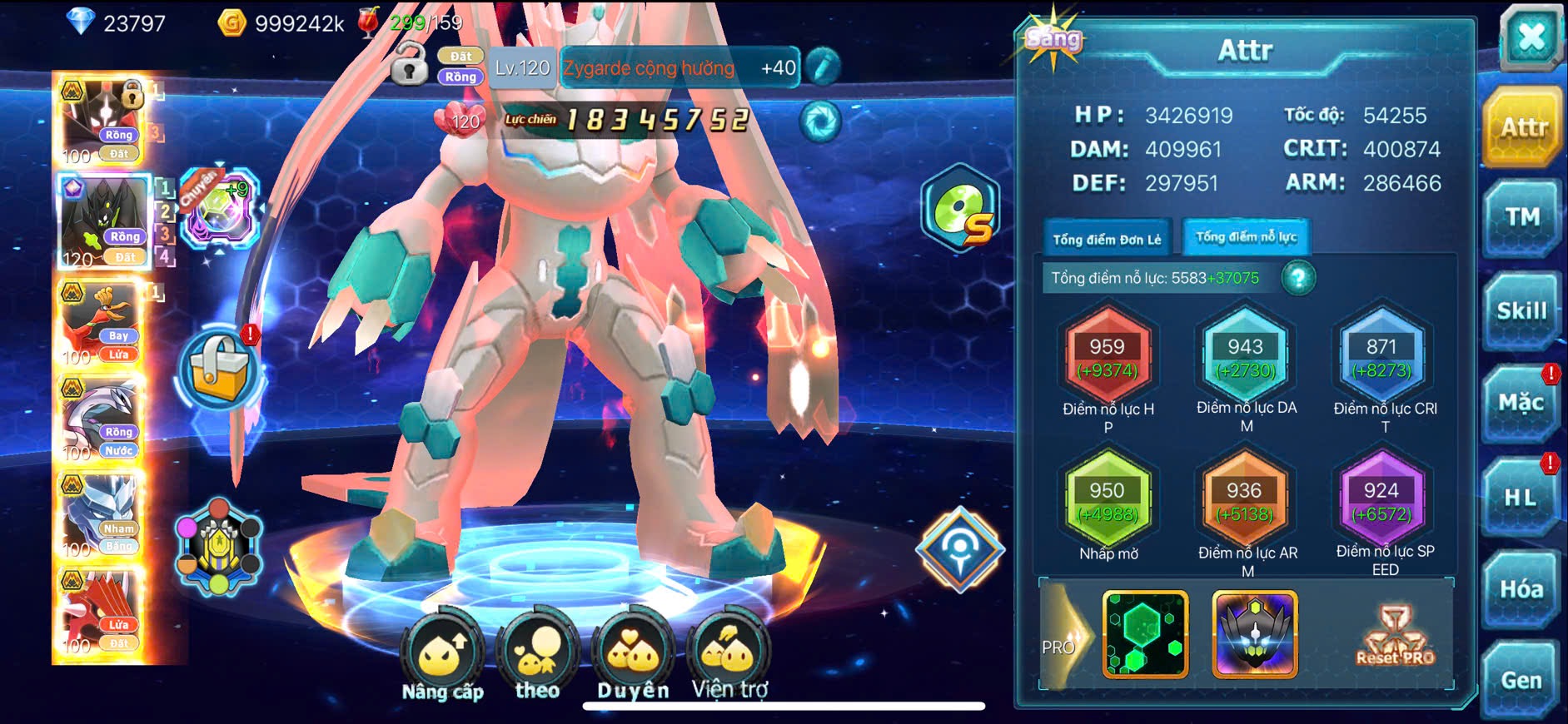The image size is (1568, 724).
Task: Select the red HP effort point hexagon
Action: click(x=1108, y=358)
